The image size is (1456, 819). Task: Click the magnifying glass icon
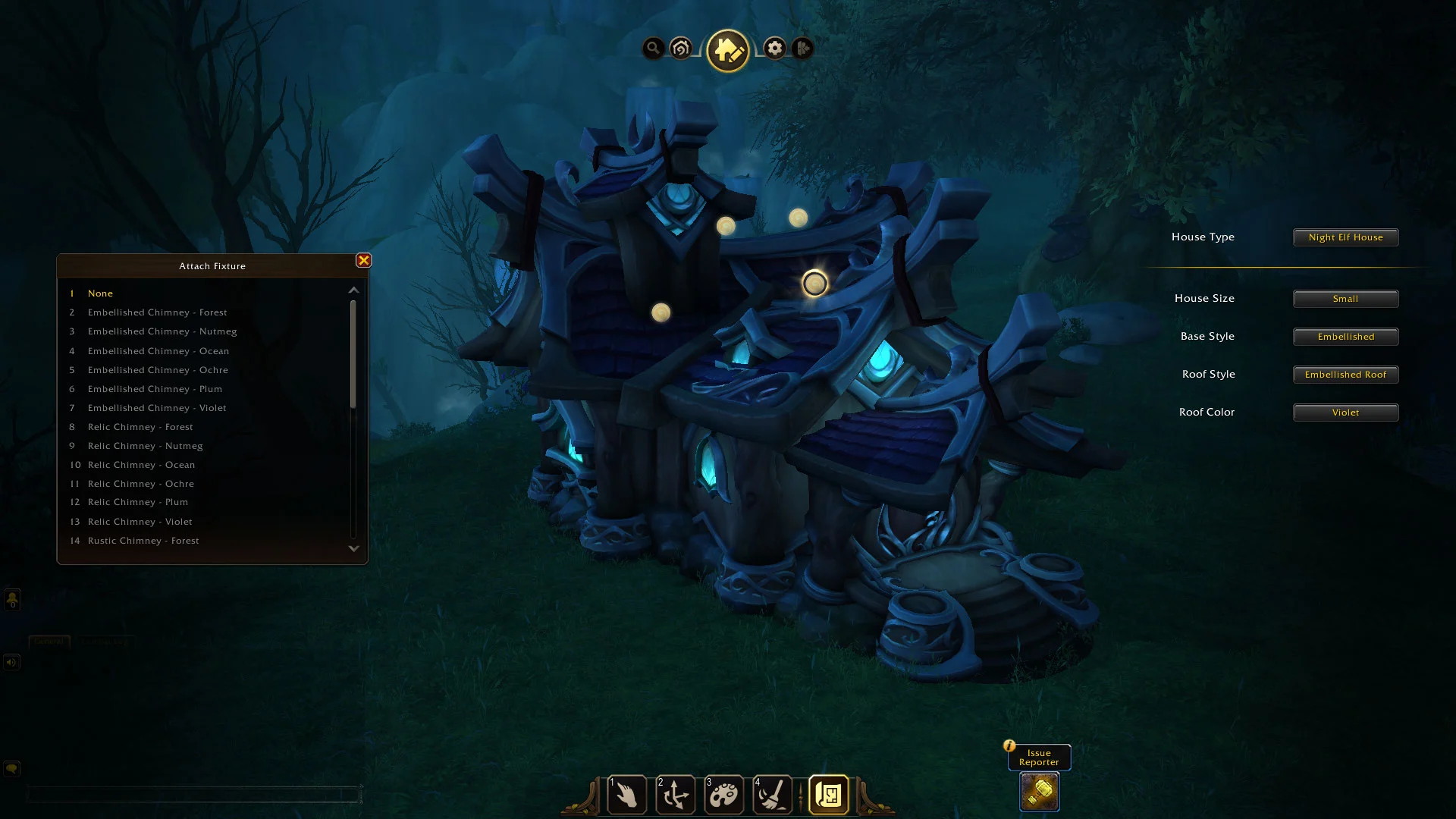pyautogui.click(x=653, y=49)
